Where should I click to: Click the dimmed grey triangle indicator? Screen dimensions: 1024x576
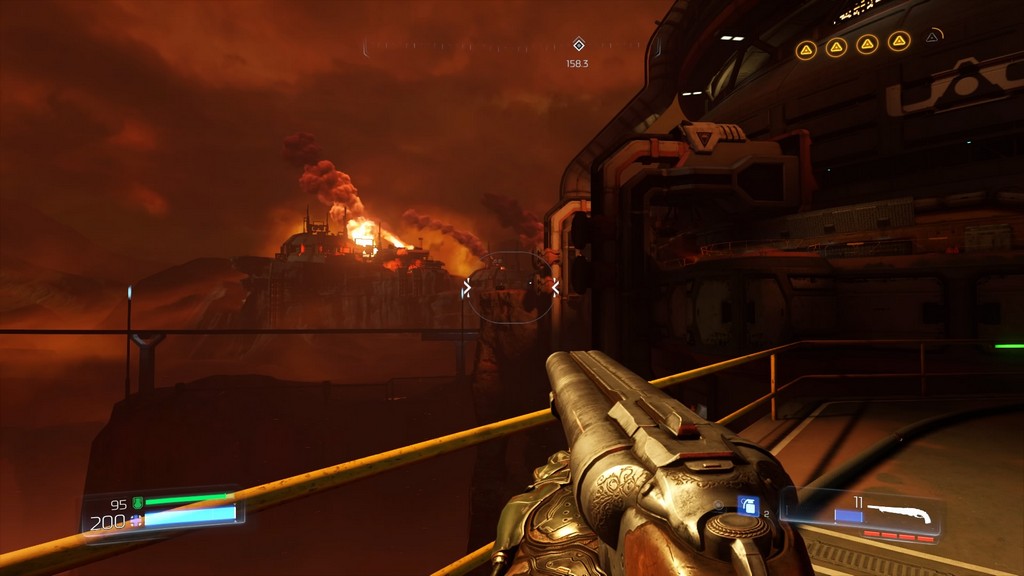(933, 37)
